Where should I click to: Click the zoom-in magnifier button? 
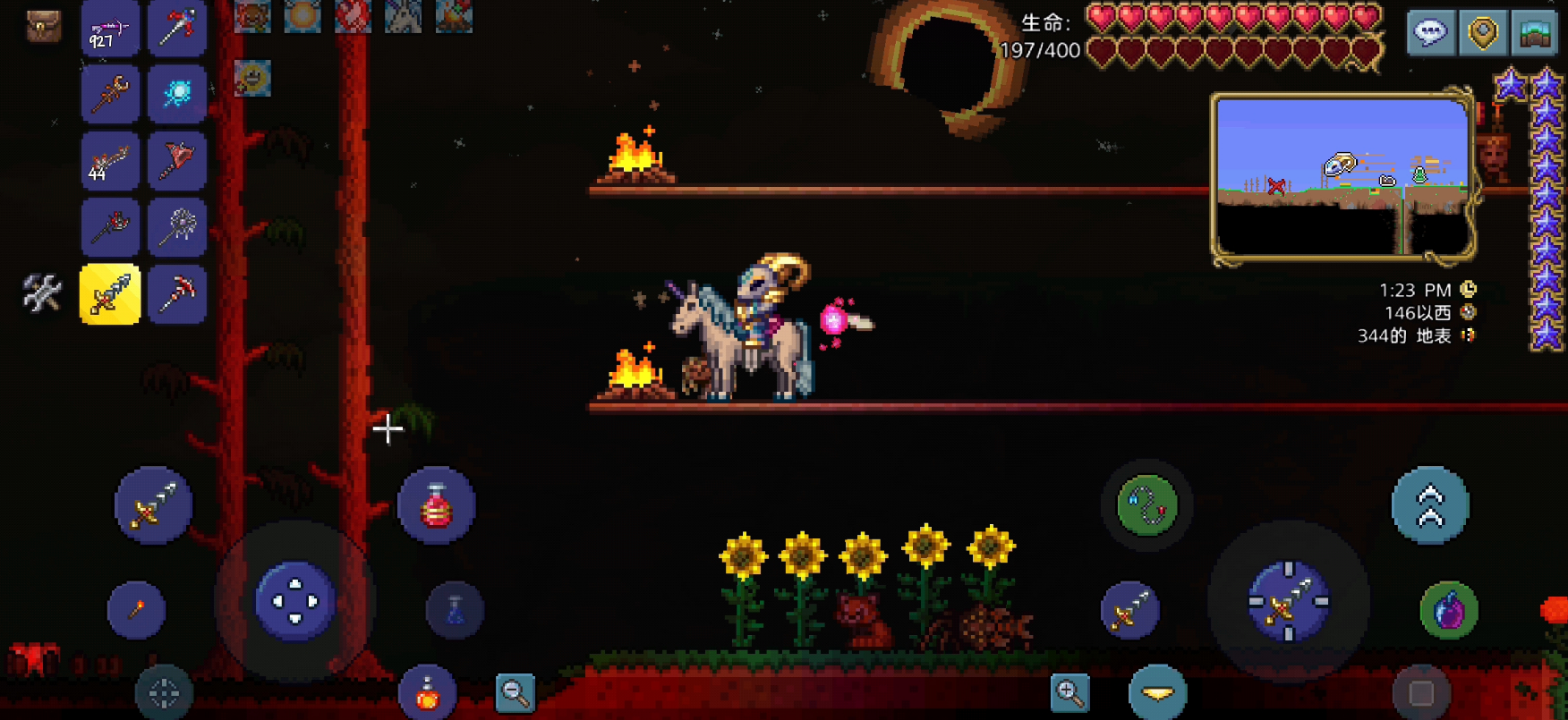pyautogui.click(x=1070, y=692)
